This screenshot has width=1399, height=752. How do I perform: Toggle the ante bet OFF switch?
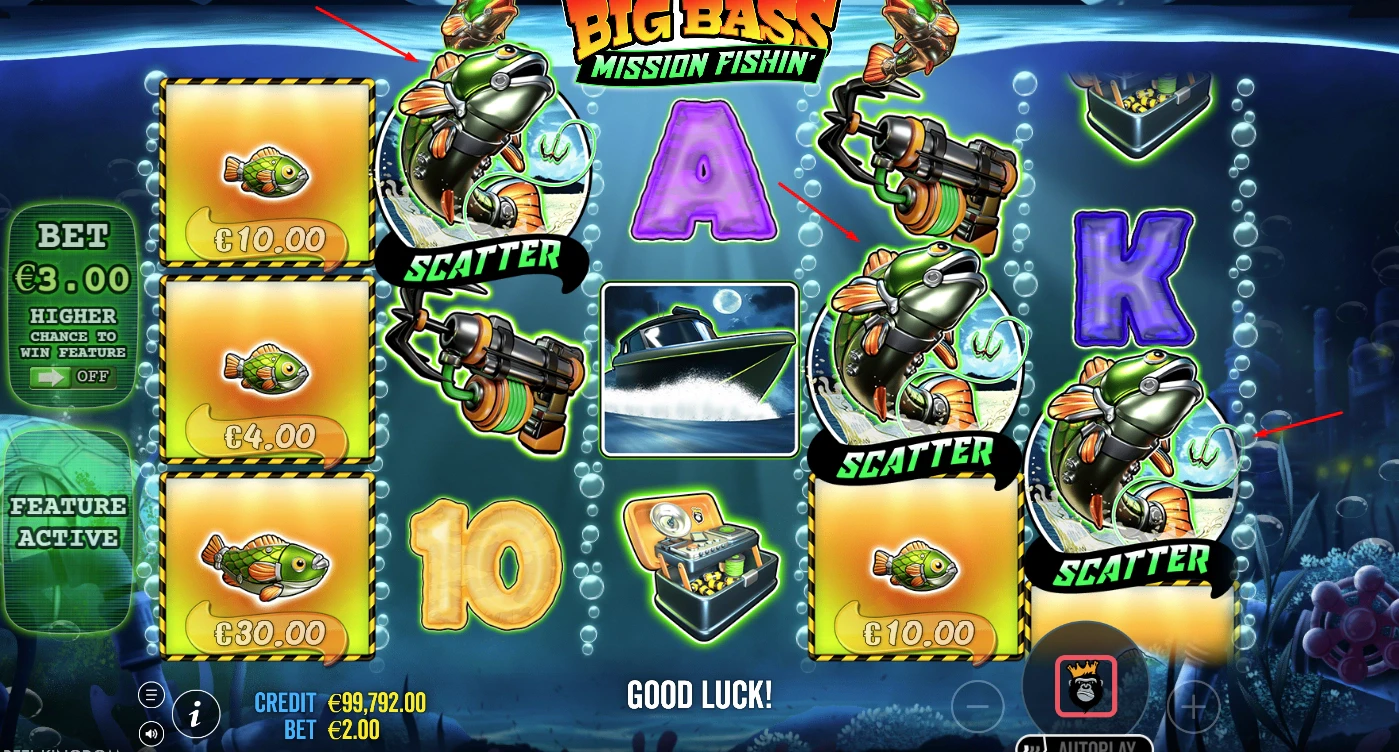[70, 378]
